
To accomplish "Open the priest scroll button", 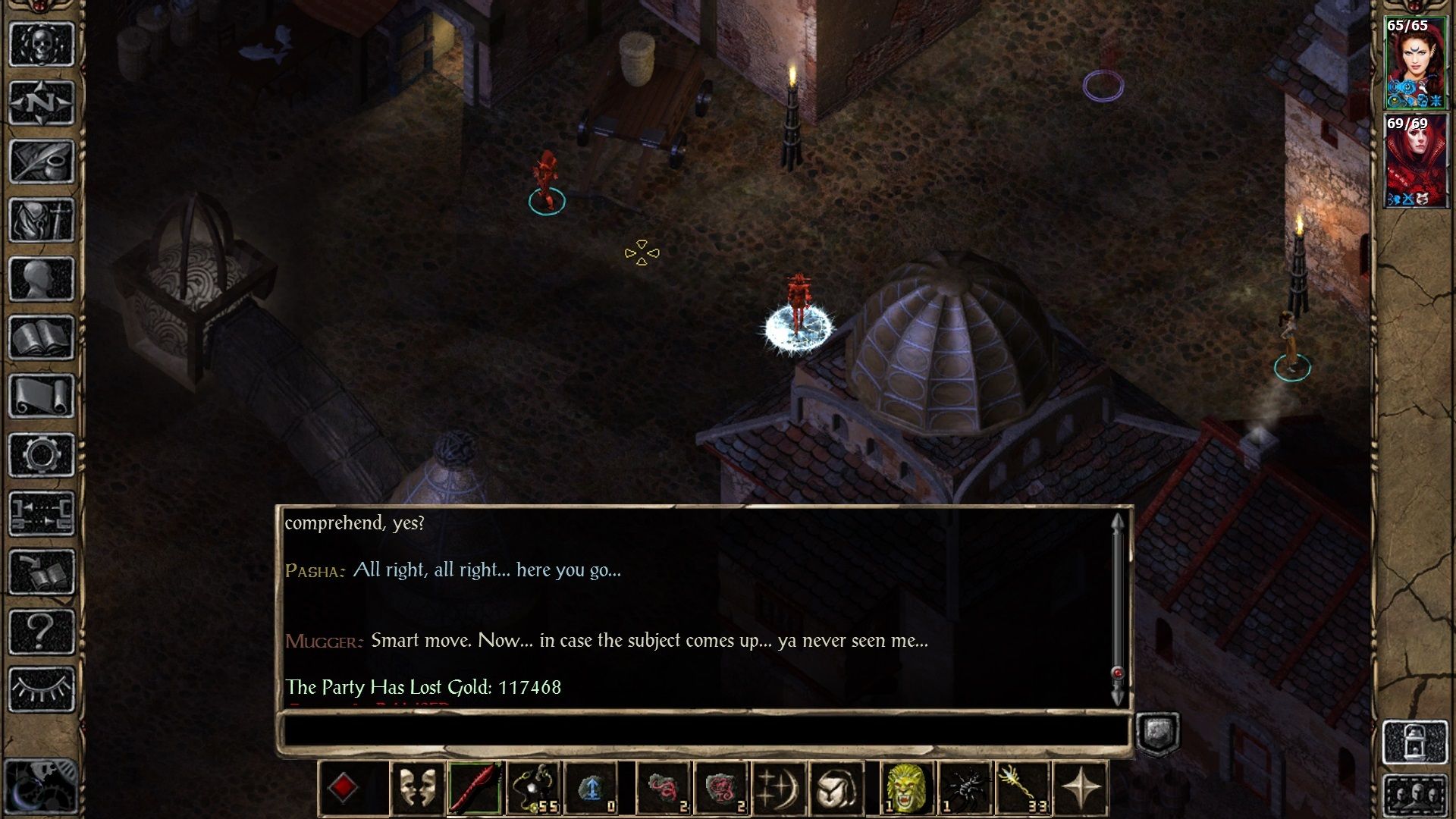I will 42,396.
